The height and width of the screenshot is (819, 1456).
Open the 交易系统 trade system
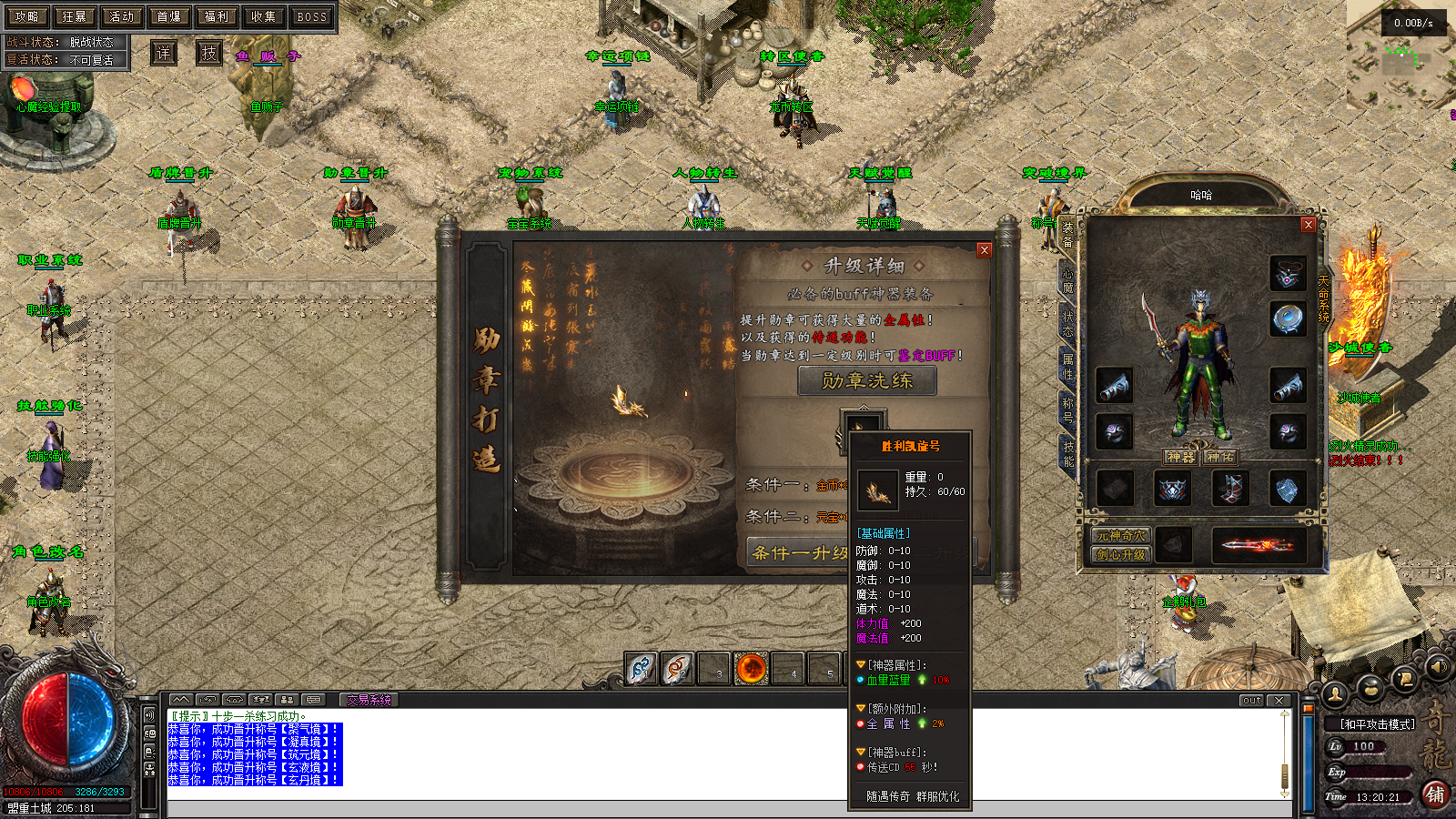point(369,700)
